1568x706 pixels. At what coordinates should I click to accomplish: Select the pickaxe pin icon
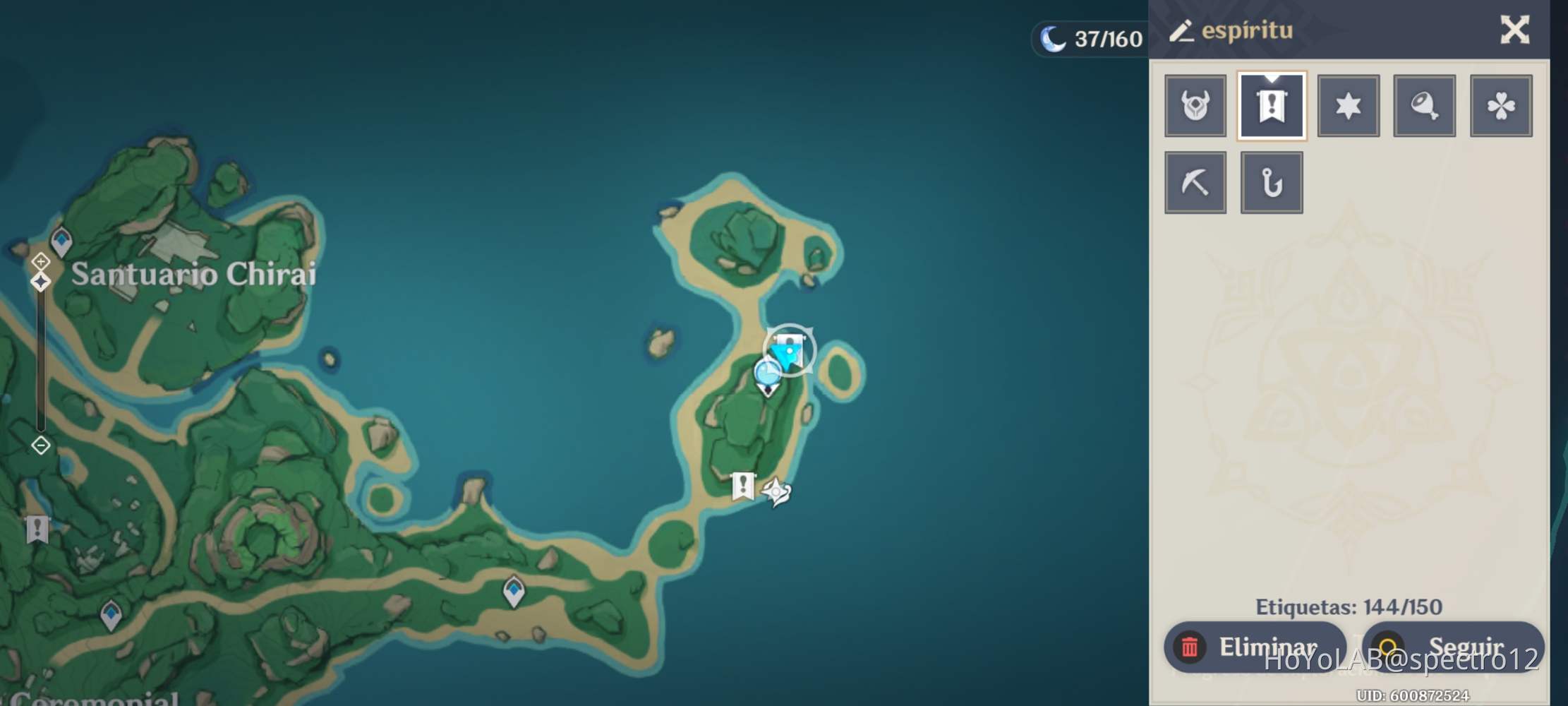1194,182
